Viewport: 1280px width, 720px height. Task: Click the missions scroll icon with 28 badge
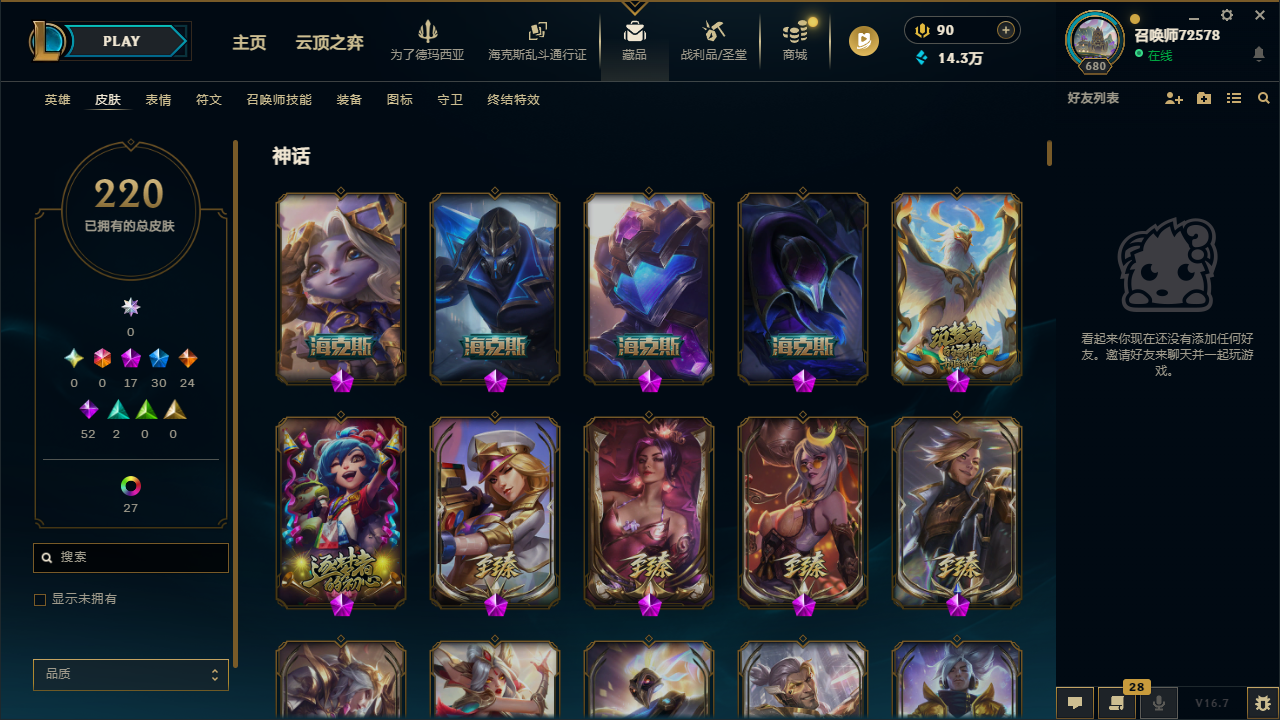[1117, 703]
